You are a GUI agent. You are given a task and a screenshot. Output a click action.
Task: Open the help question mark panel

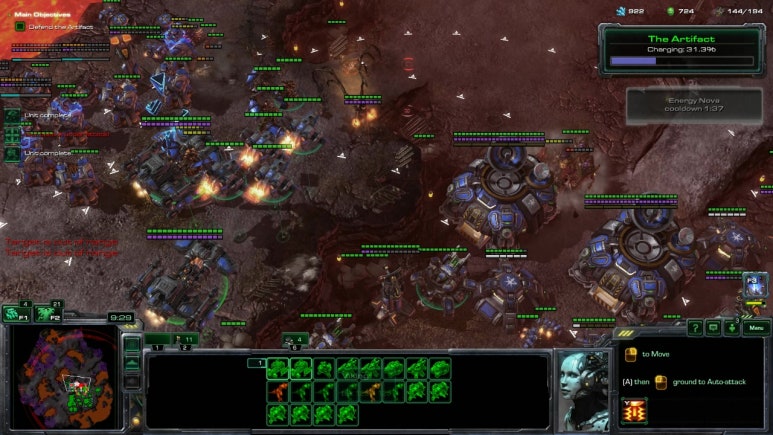click(695, 327)
